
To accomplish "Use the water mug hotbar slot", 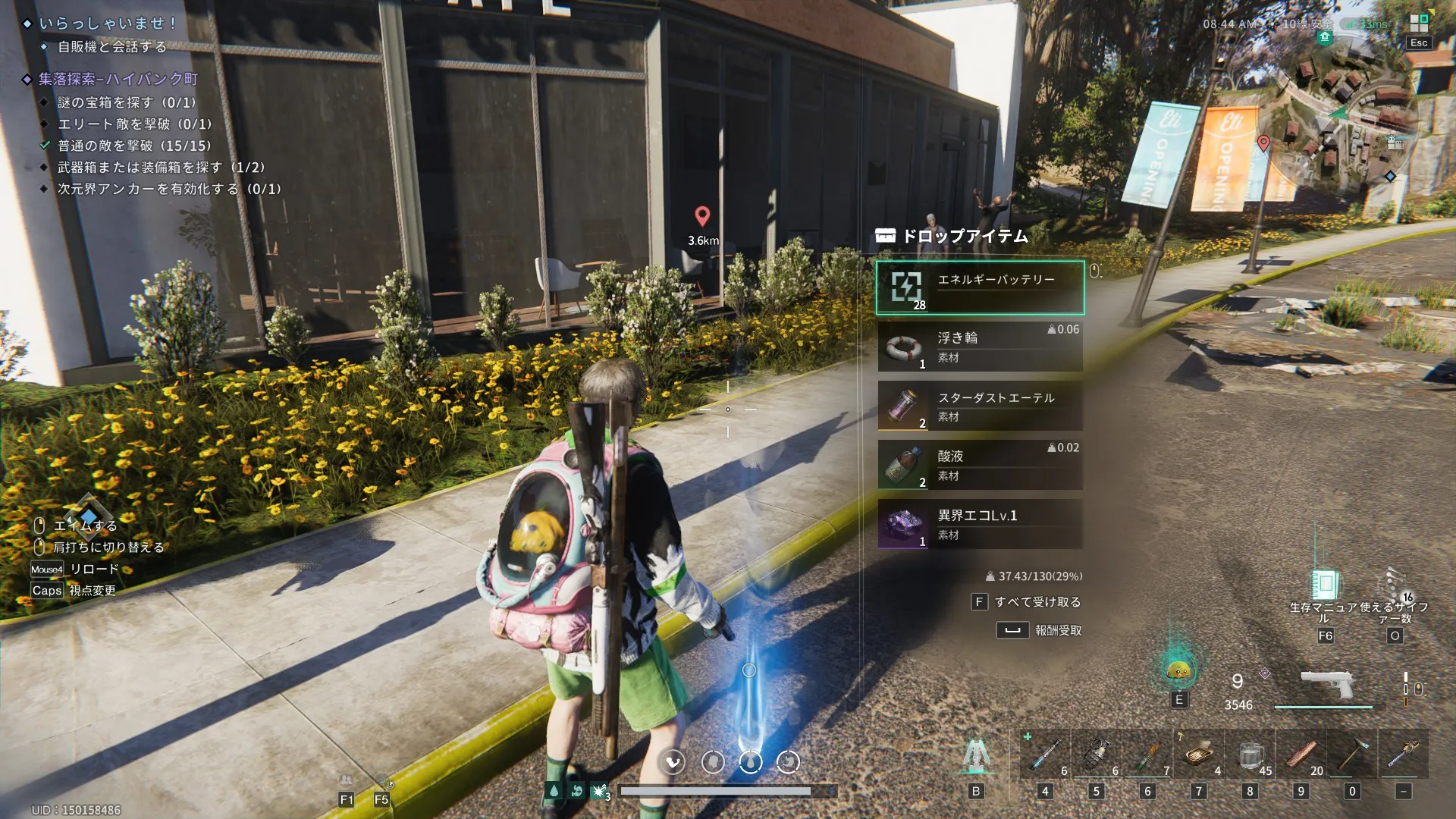I will point(1250,754).
